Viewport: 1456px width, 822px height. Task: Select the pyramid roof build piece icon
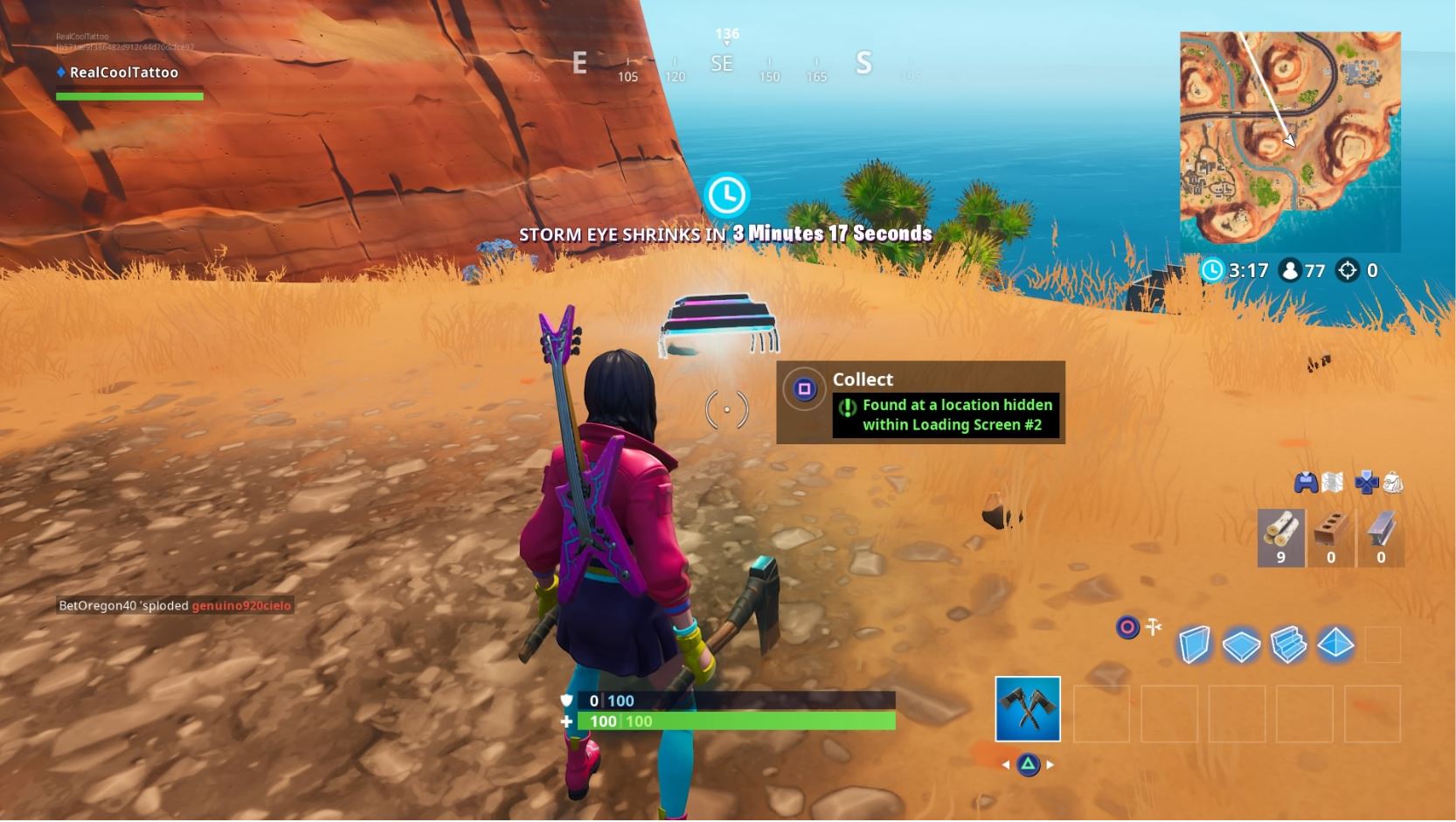coord(1335,644)
